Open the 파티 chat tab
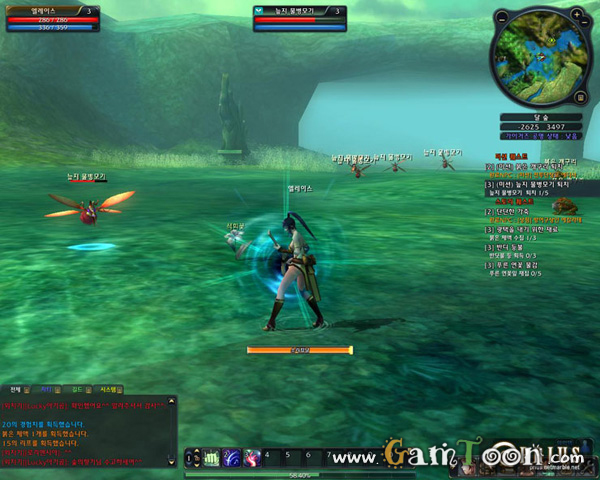 (x=45, y=388)
